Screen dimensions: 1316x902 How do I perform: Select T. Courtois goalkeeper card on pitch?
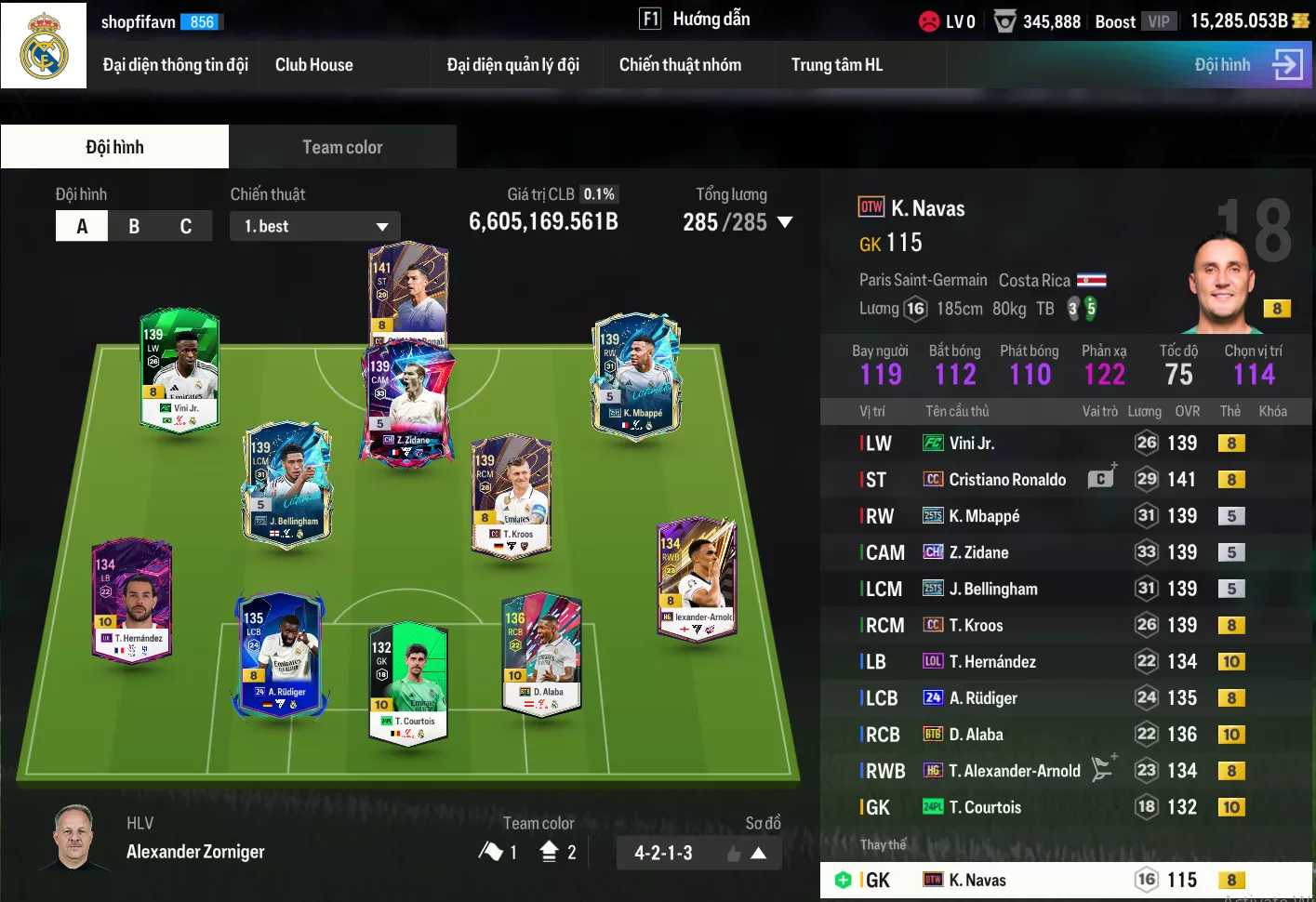(x=408, y=683)
